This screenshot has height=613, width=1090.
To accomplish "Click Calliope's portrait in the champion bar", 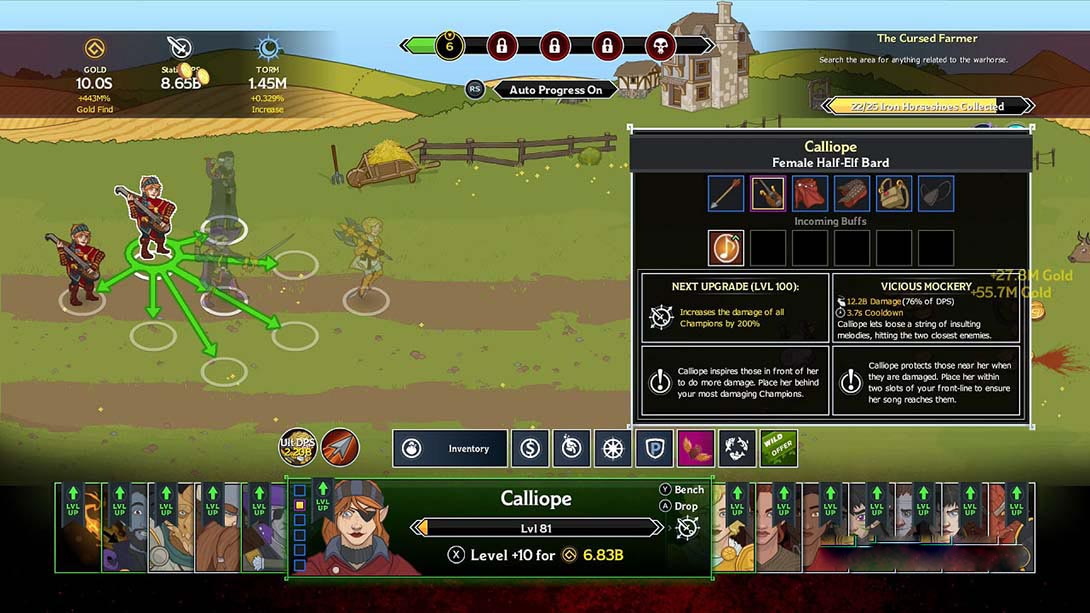I will click(354, 530).
